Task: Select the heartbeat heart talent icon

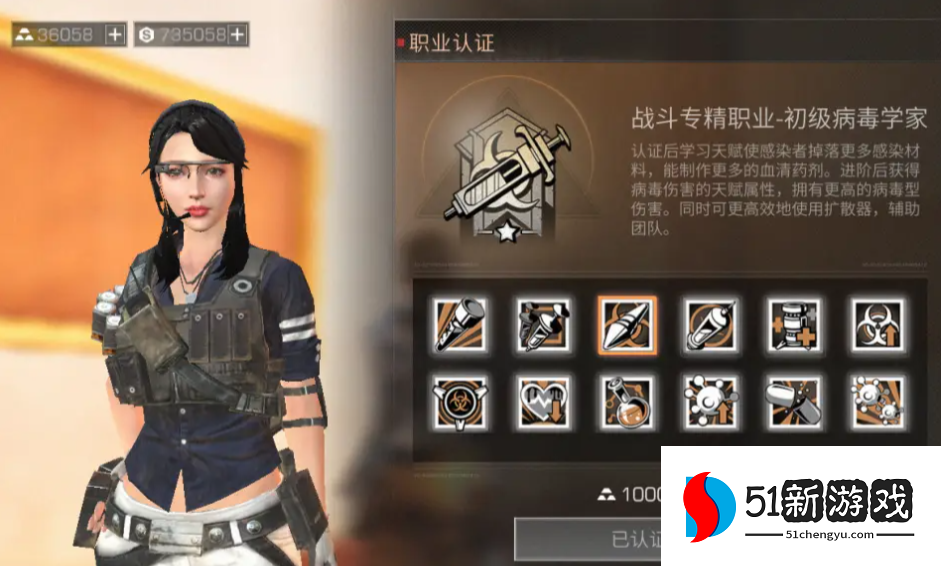Action: 544,402
